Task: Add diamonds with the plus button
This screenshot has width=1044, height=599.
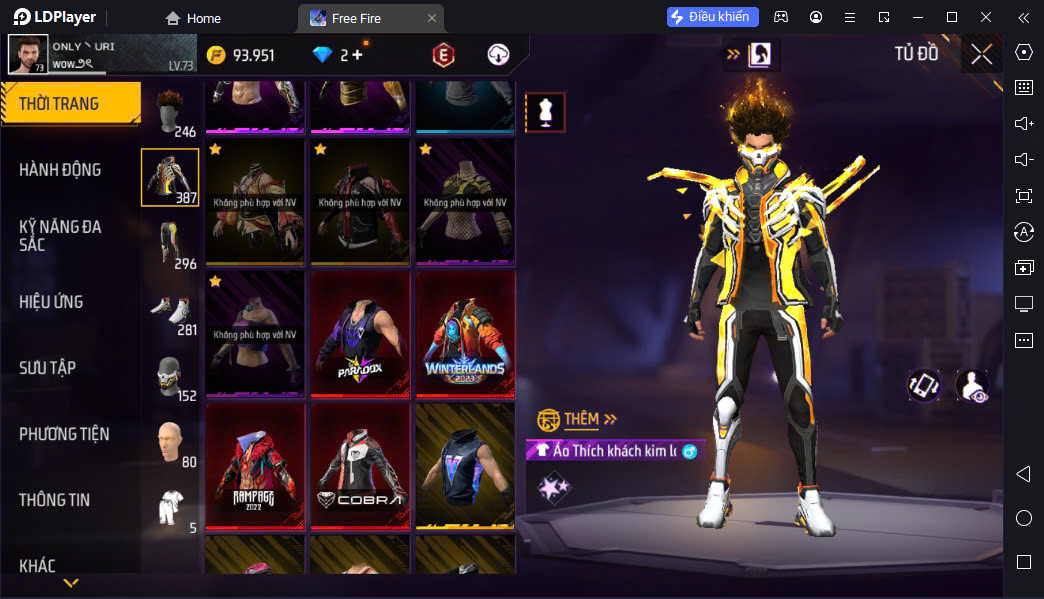Action: click(357, 55)
